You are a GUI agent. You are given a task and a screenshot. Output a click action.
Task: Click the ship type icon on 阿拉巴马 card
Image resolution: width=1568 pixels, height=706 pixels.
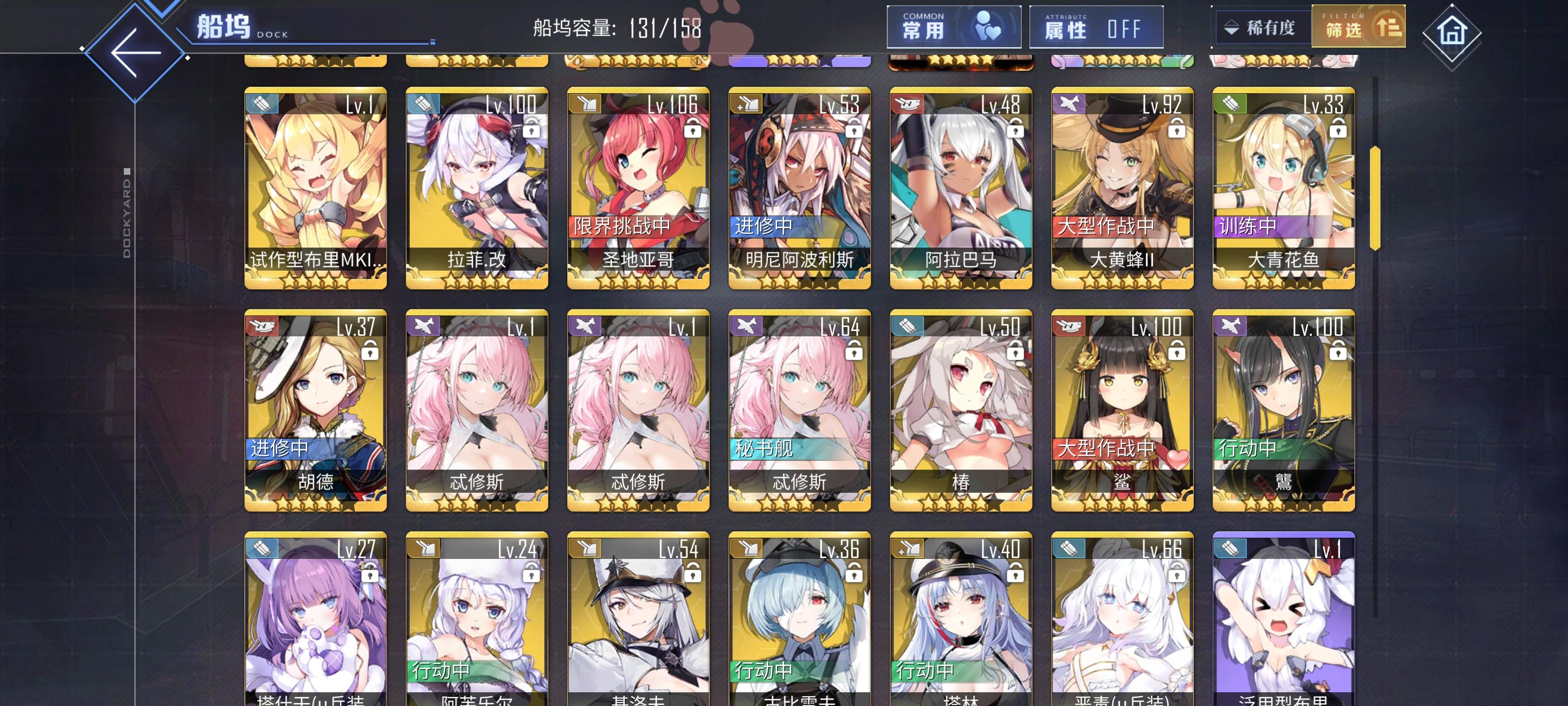(x=908, y=103)
